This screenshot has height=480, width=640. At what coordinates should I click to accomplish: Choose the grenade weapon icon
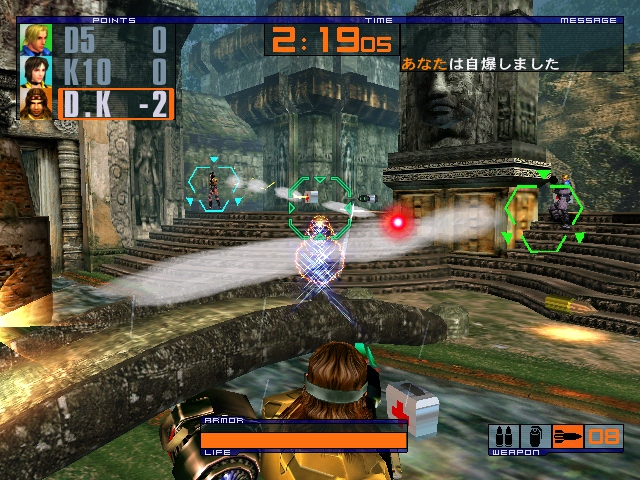click(534, 436)
